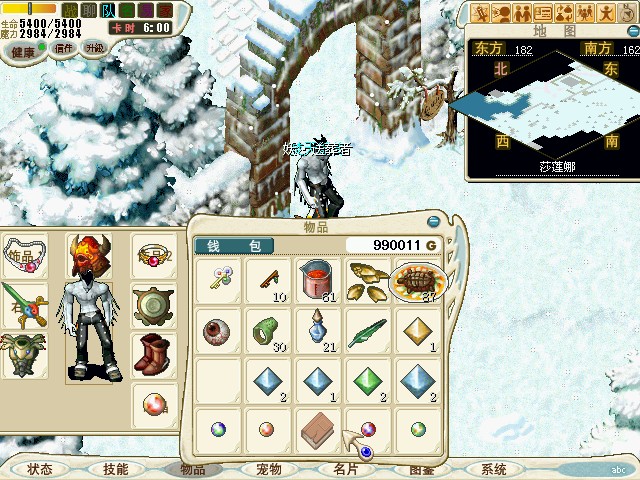This screenshot has width=640, height=480.
Task: Pick the green feather item
Action: pos(367,331)
